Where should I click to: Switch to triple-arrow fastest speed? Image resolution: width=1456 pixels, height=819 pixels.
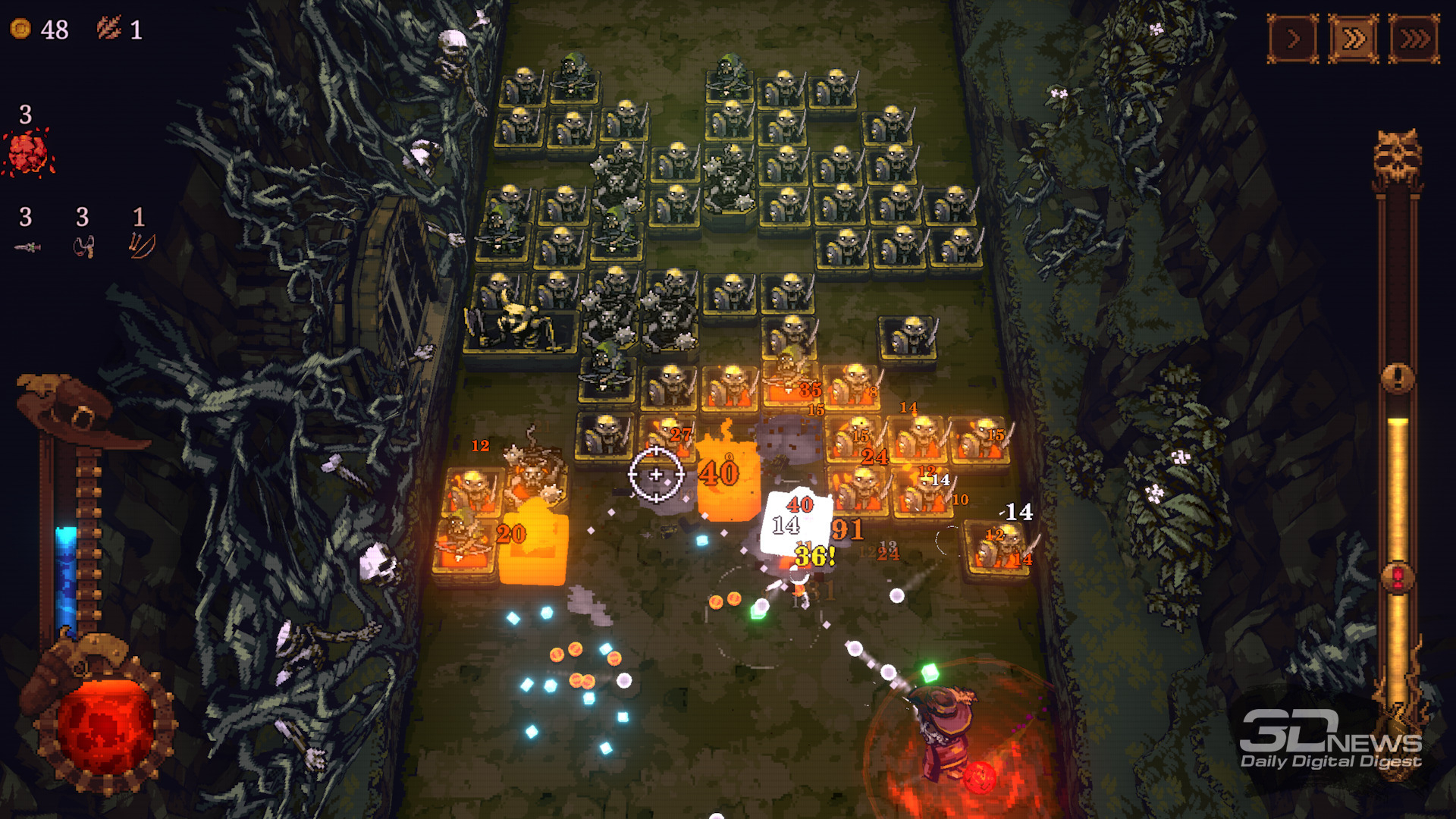1414,38
